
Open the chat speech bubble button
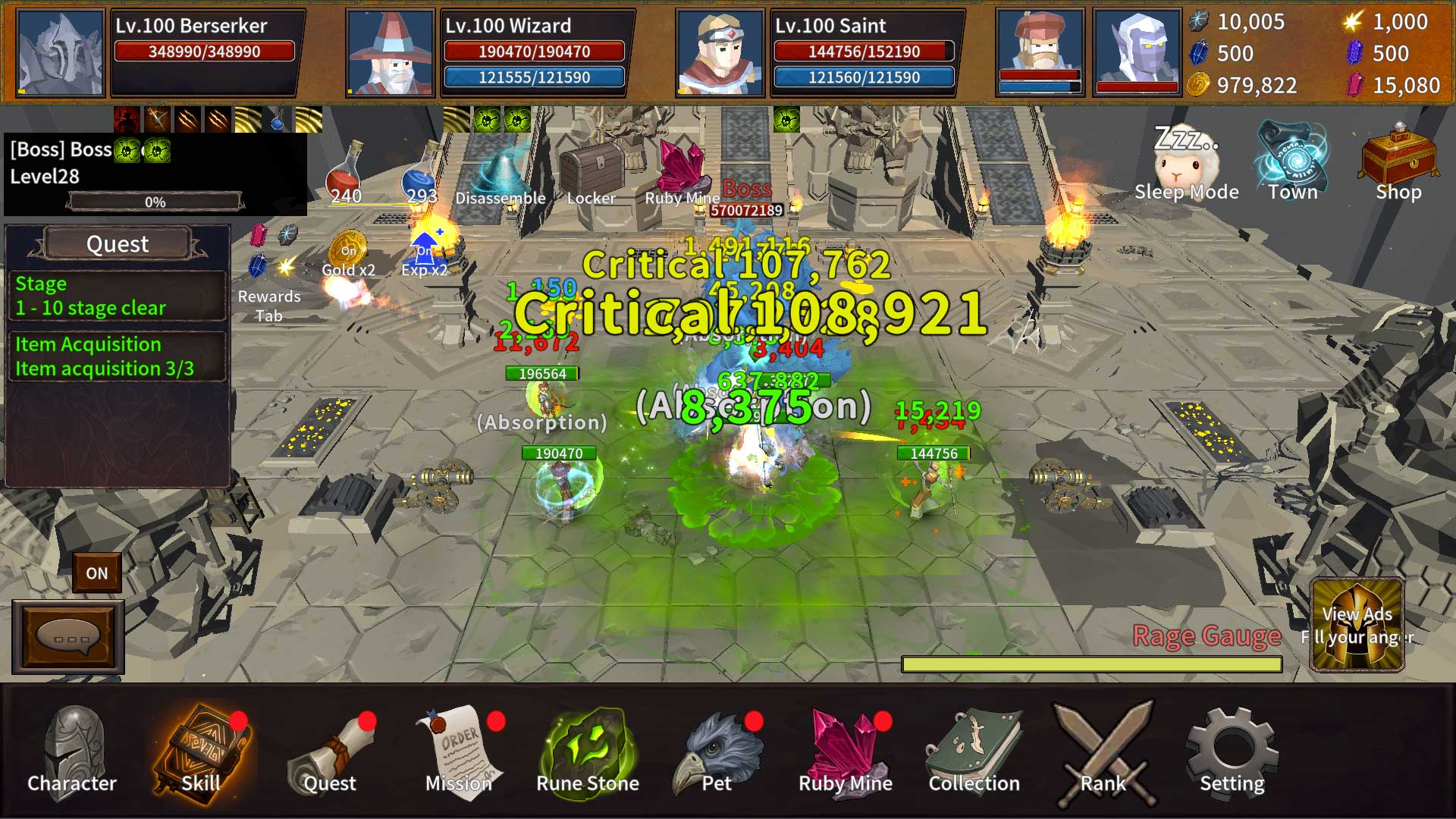[68, 638]
